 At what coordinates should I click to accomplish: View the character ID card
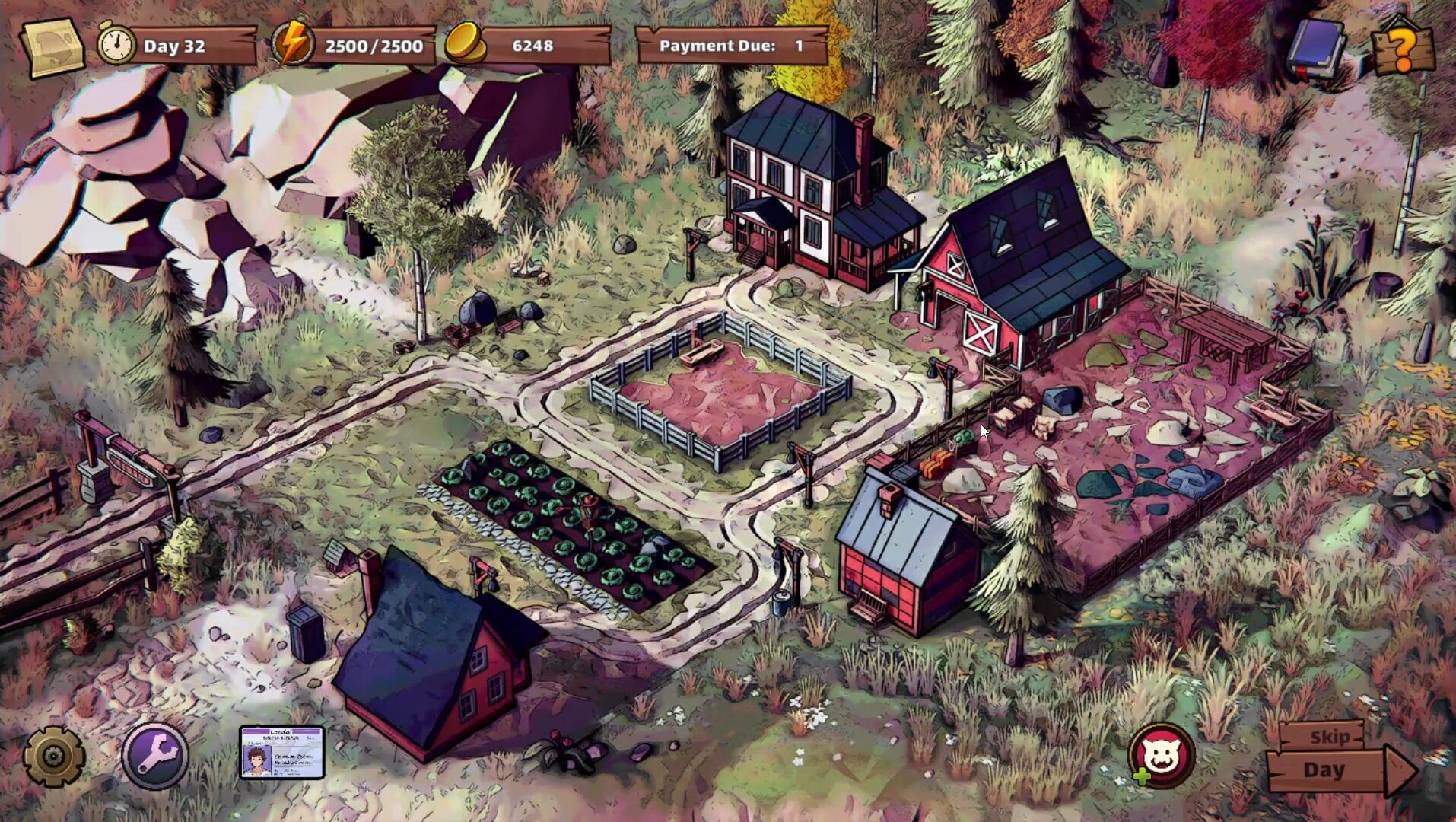tap(282, 752)
